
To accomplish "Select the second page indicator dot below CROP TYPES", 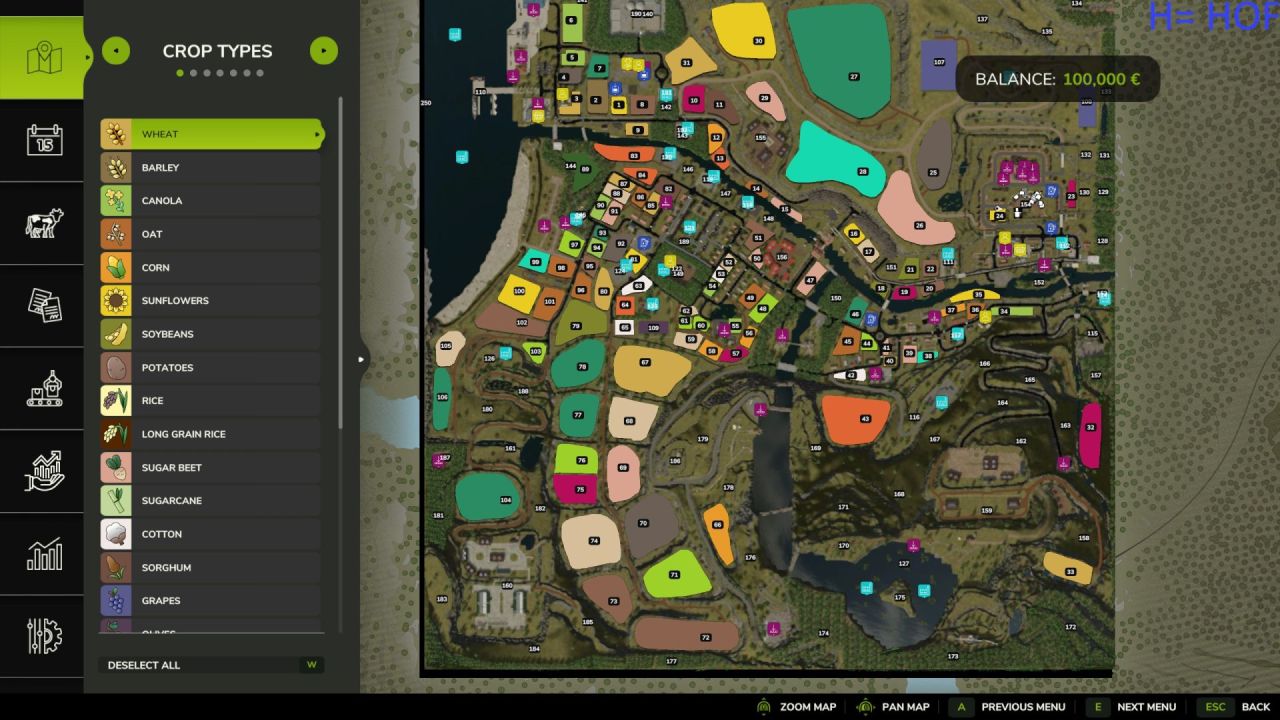I will pos(194,72).
